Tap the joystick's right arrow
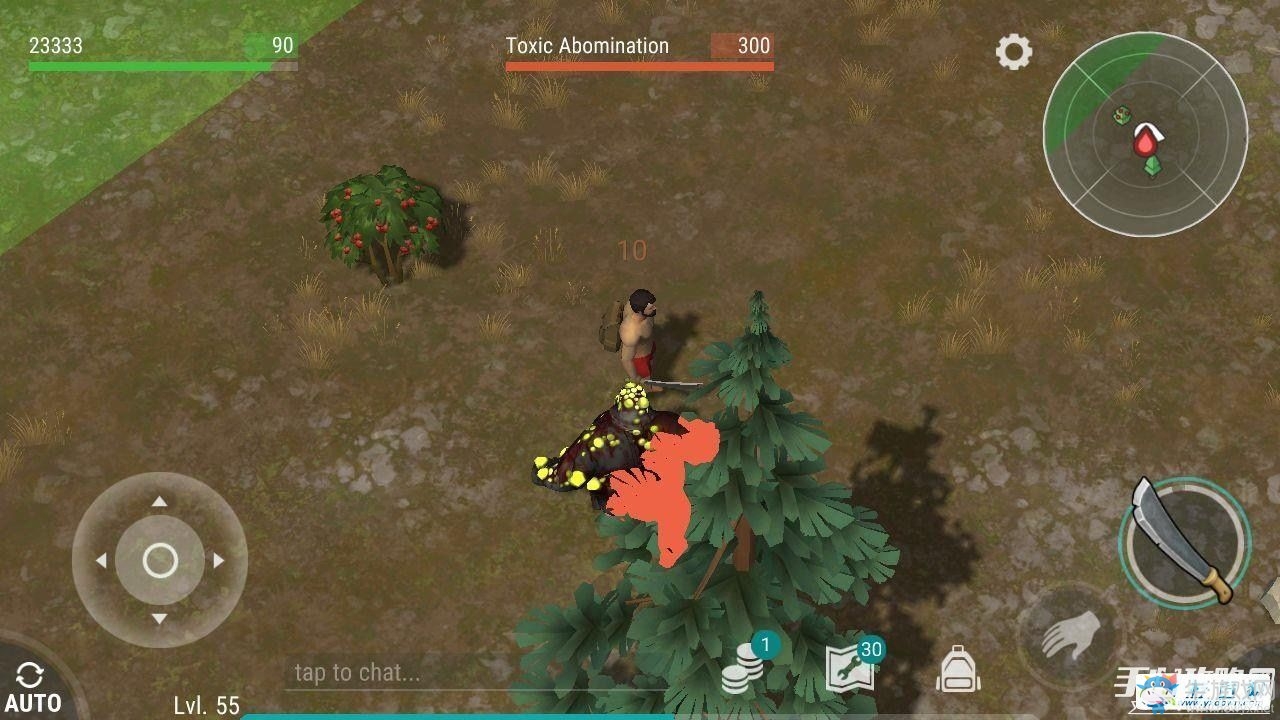1280x720 pixels. tap(219, 561)
